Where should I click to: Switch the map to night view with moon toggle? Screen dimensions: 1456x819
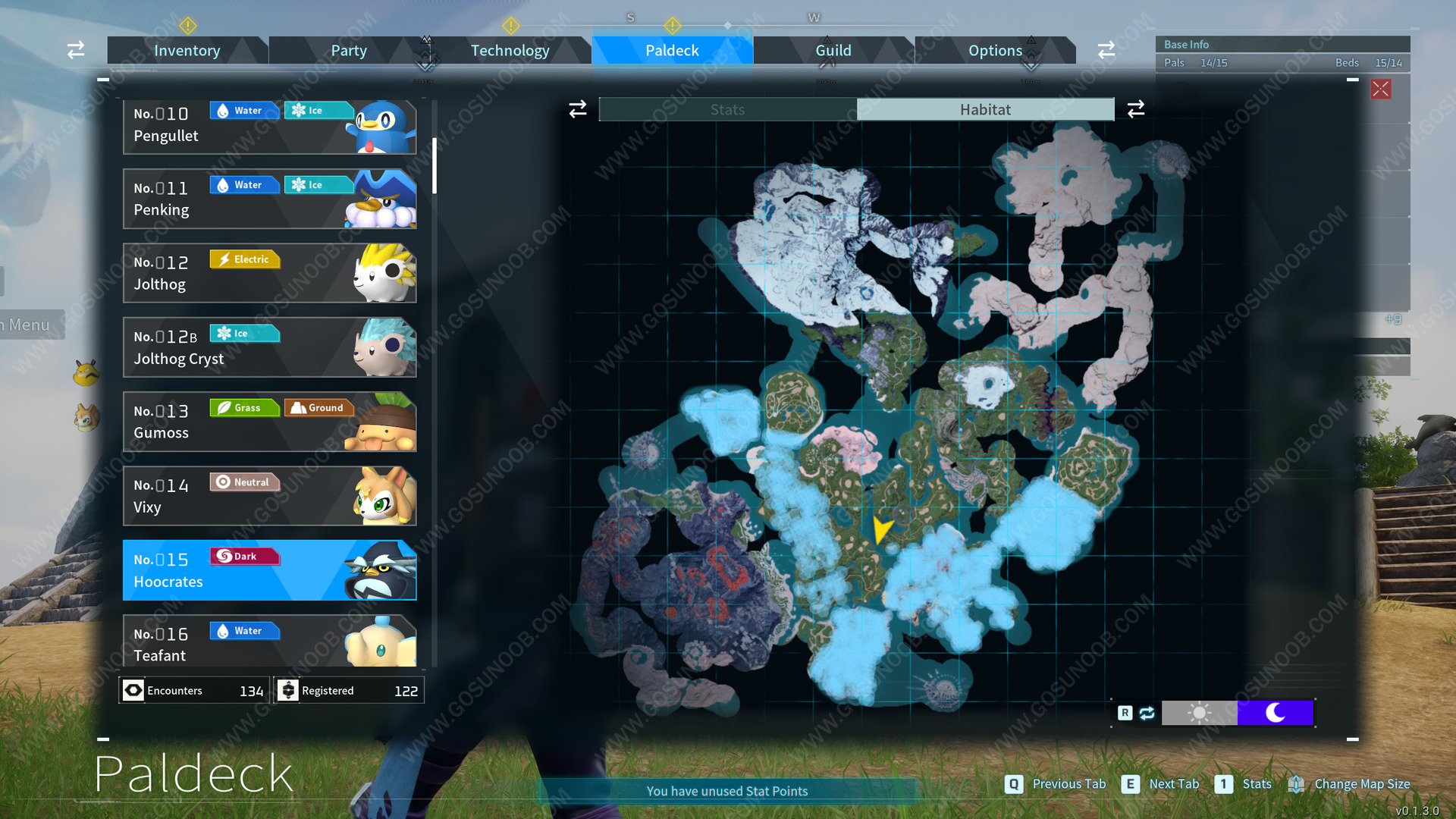click(1275, 712)
